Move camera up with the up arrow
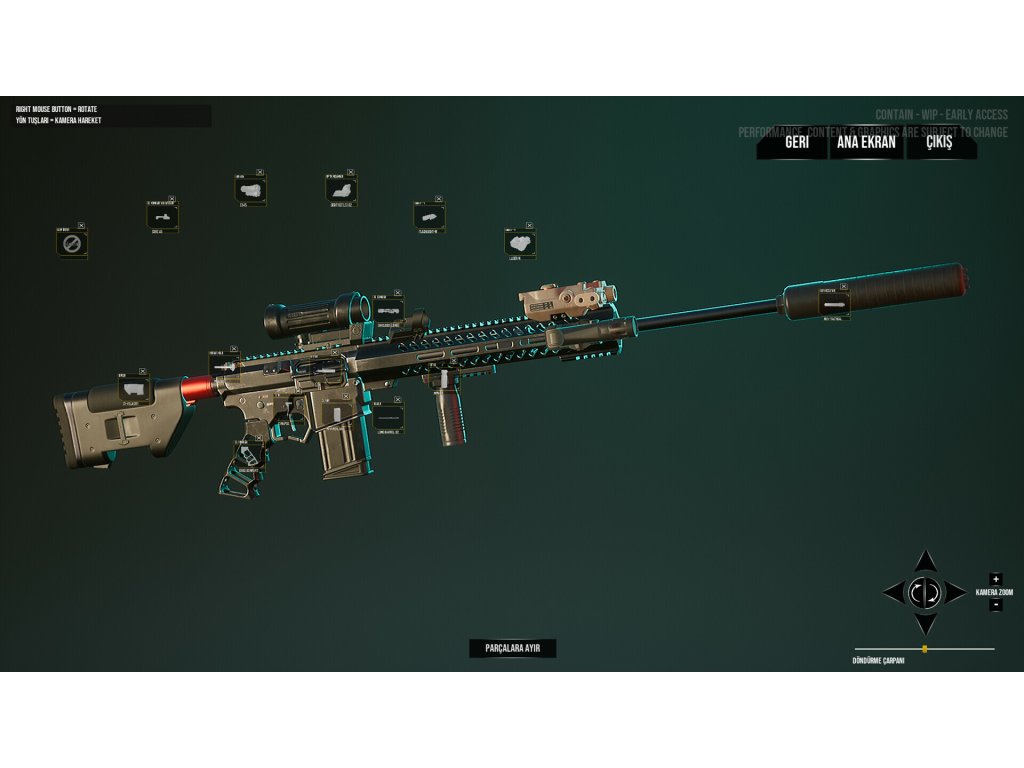The width and height of the screenshot is (1024, 768). pyautogui.click(x=926, y=561)
